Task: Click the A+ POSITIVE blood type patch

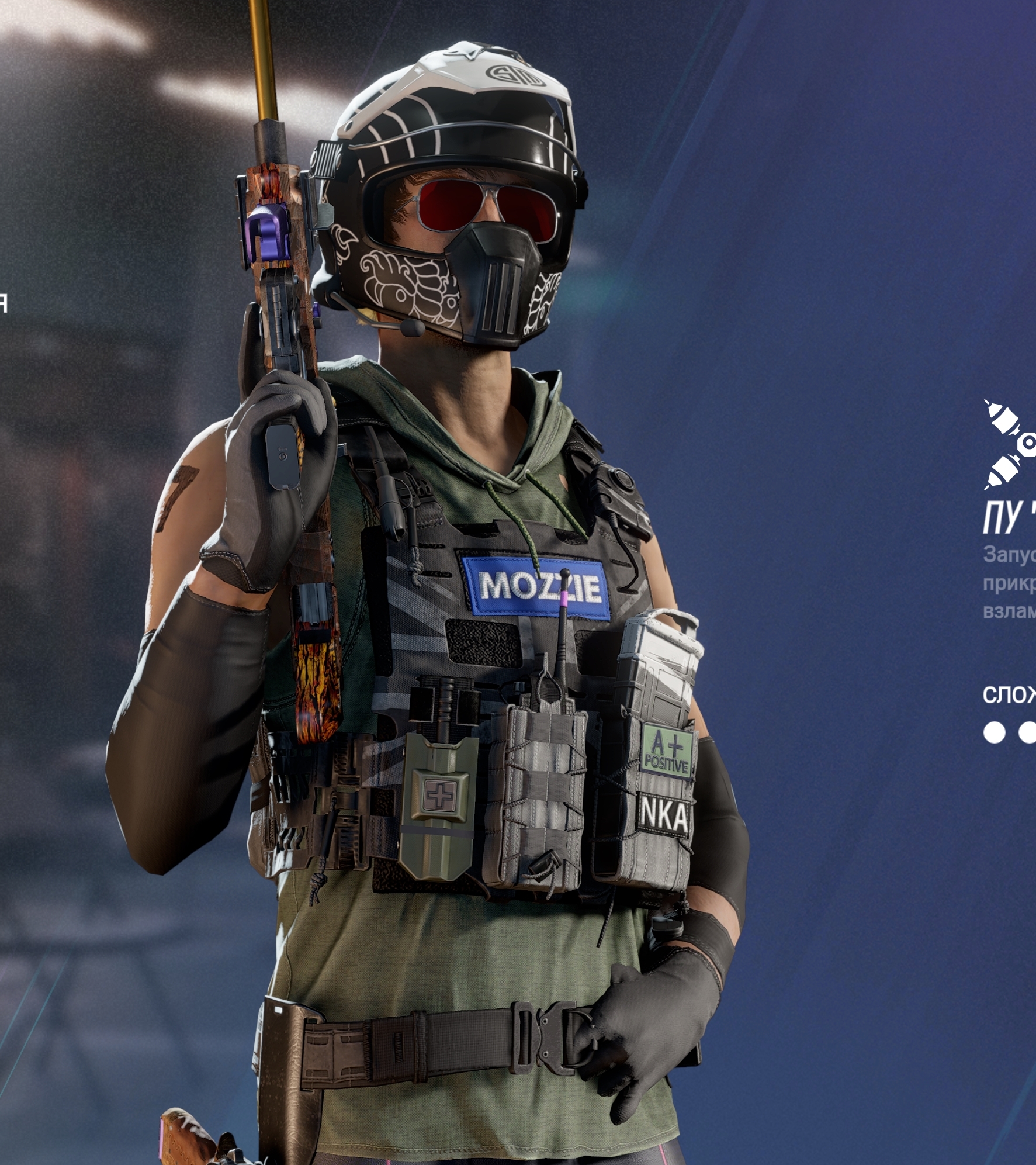Action: click(x=668, y=751)
